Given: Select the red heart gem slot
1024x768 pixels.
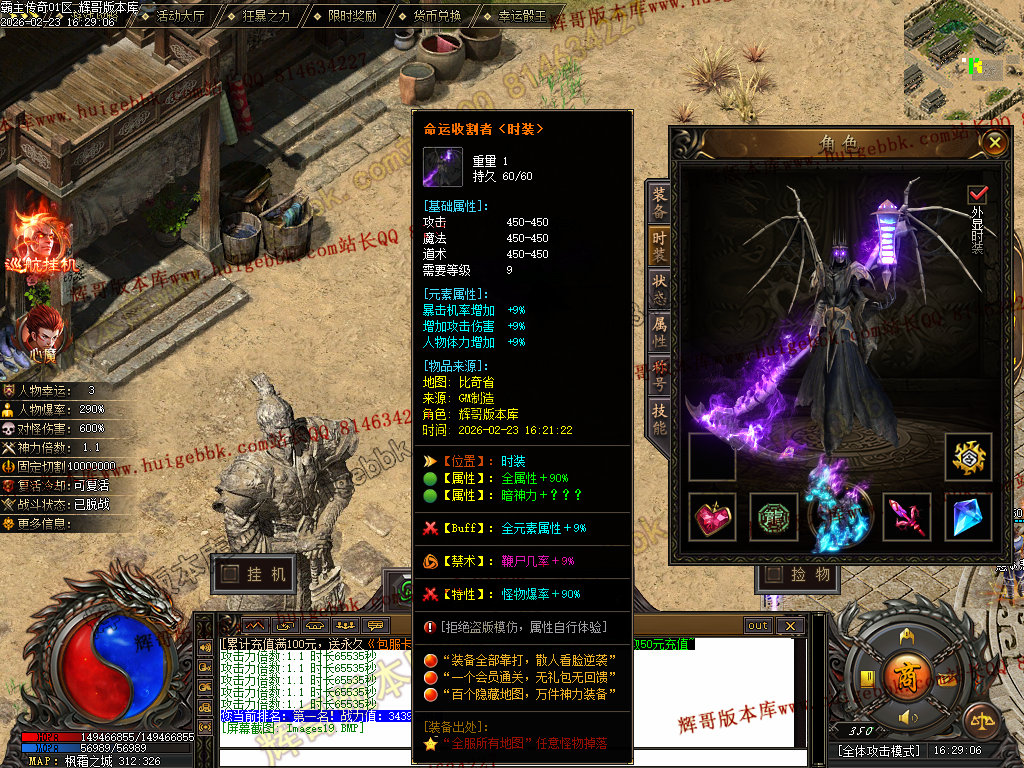Looking at the screenshot, I should tap(714, 517).
